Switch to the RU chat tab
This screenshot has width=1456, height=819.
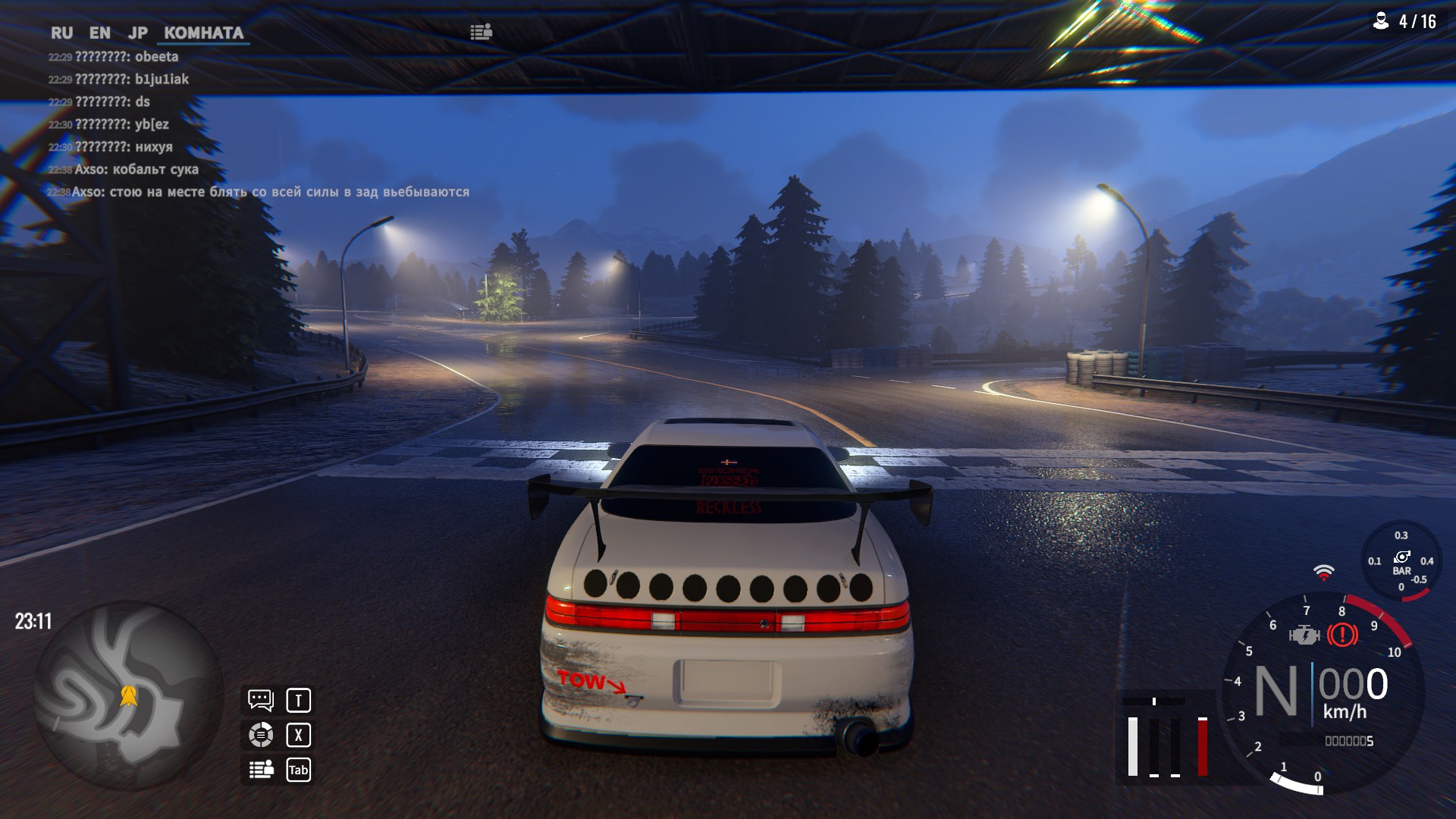point(61,33)
